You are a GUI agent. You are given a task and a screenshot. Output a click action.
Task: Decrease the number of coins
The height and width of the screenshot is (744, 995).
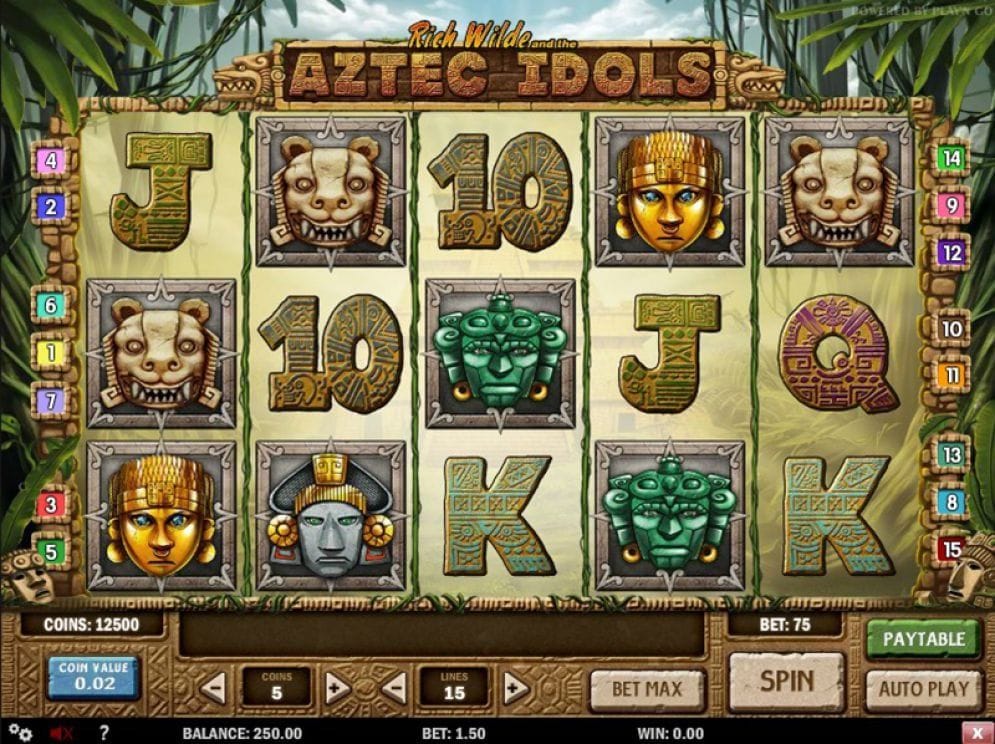tap(213, 687)
